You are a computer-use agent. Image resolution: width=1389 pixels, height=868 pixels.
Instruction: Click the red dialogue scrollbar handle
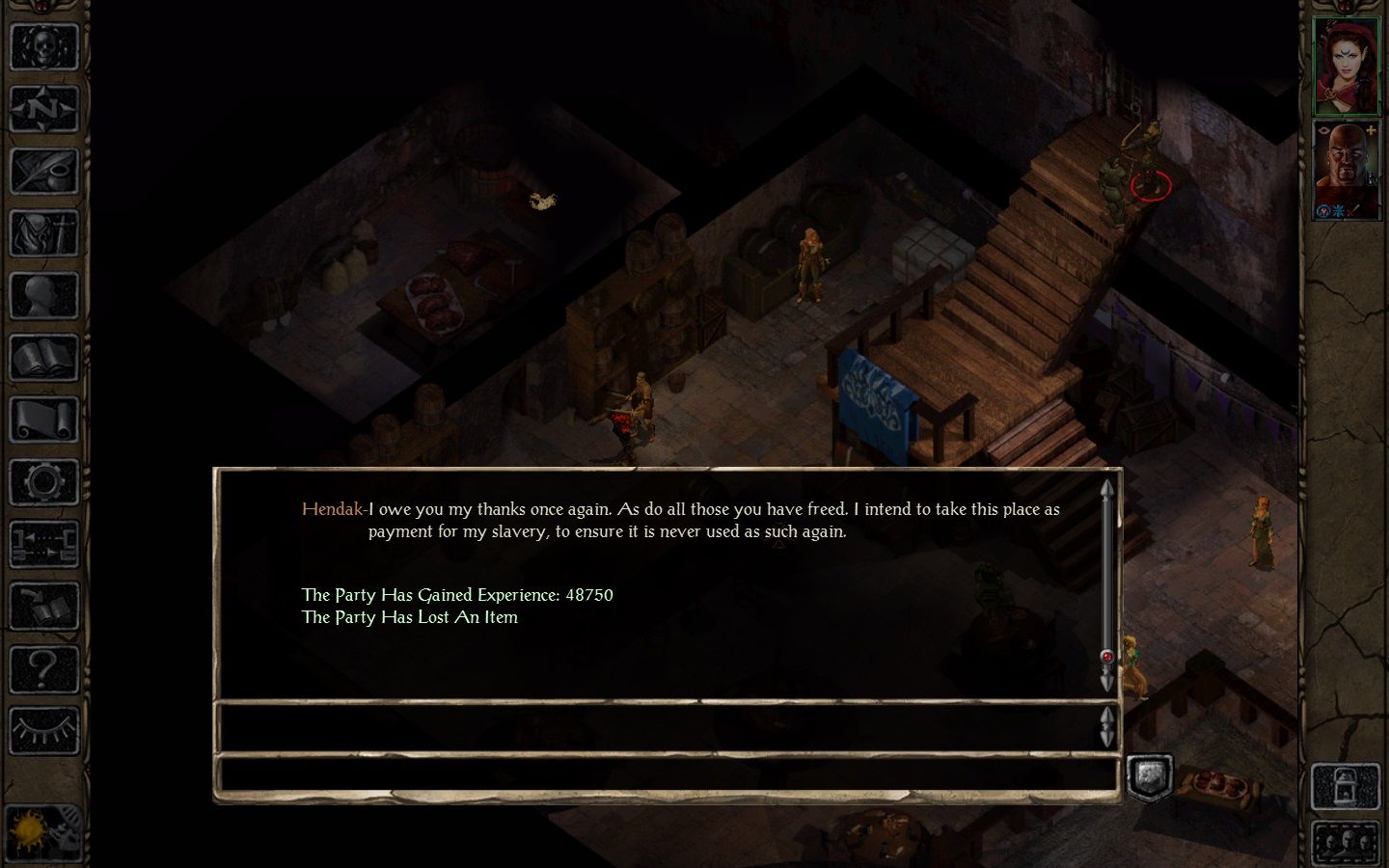click(x=1106, y=657)
